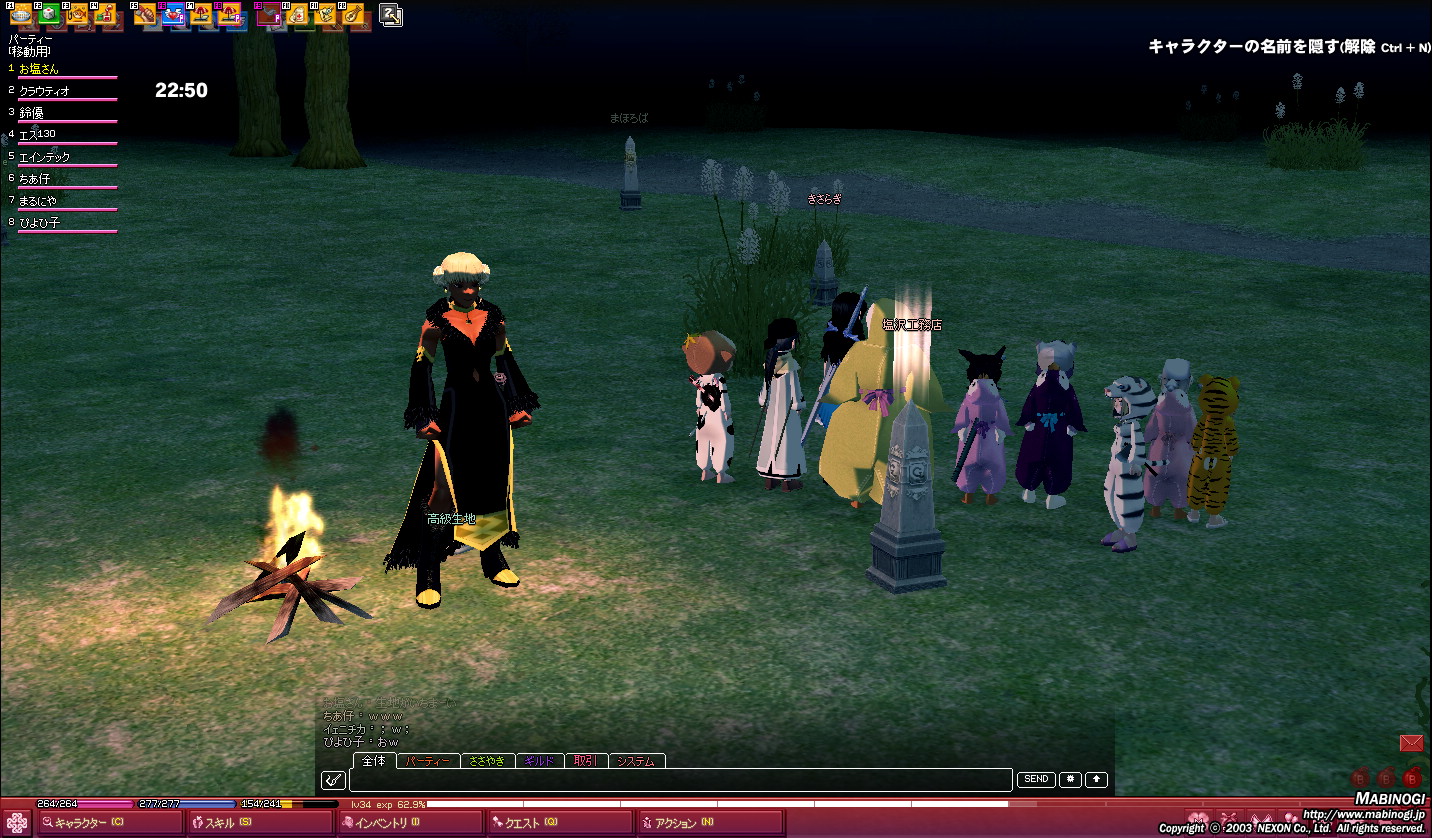Use the green dice hotkey skill
The height and width of the screenshot is (838, 1432).
pyautogui.click(x=49, y=15)
